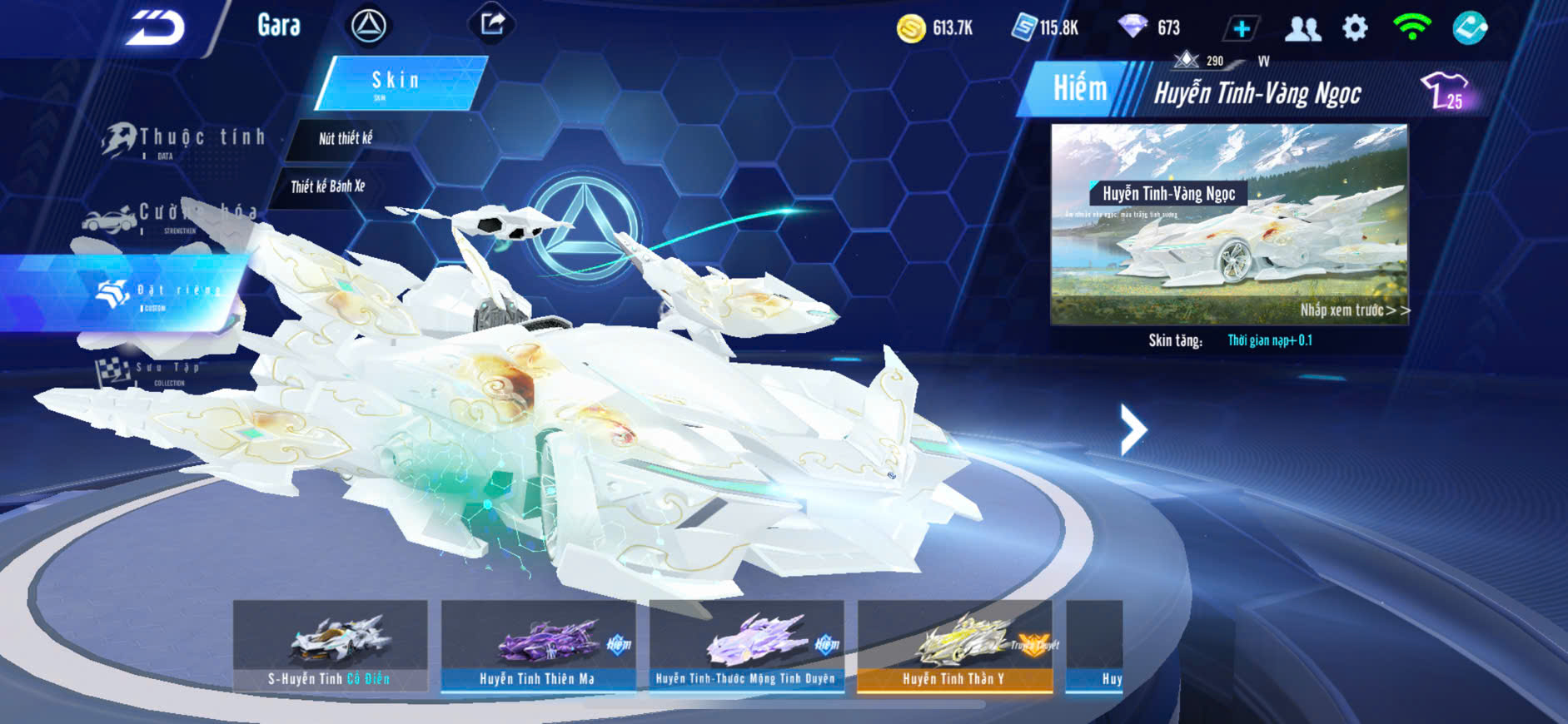
Task: Go back with the return arrow
Action: point(155,27)
